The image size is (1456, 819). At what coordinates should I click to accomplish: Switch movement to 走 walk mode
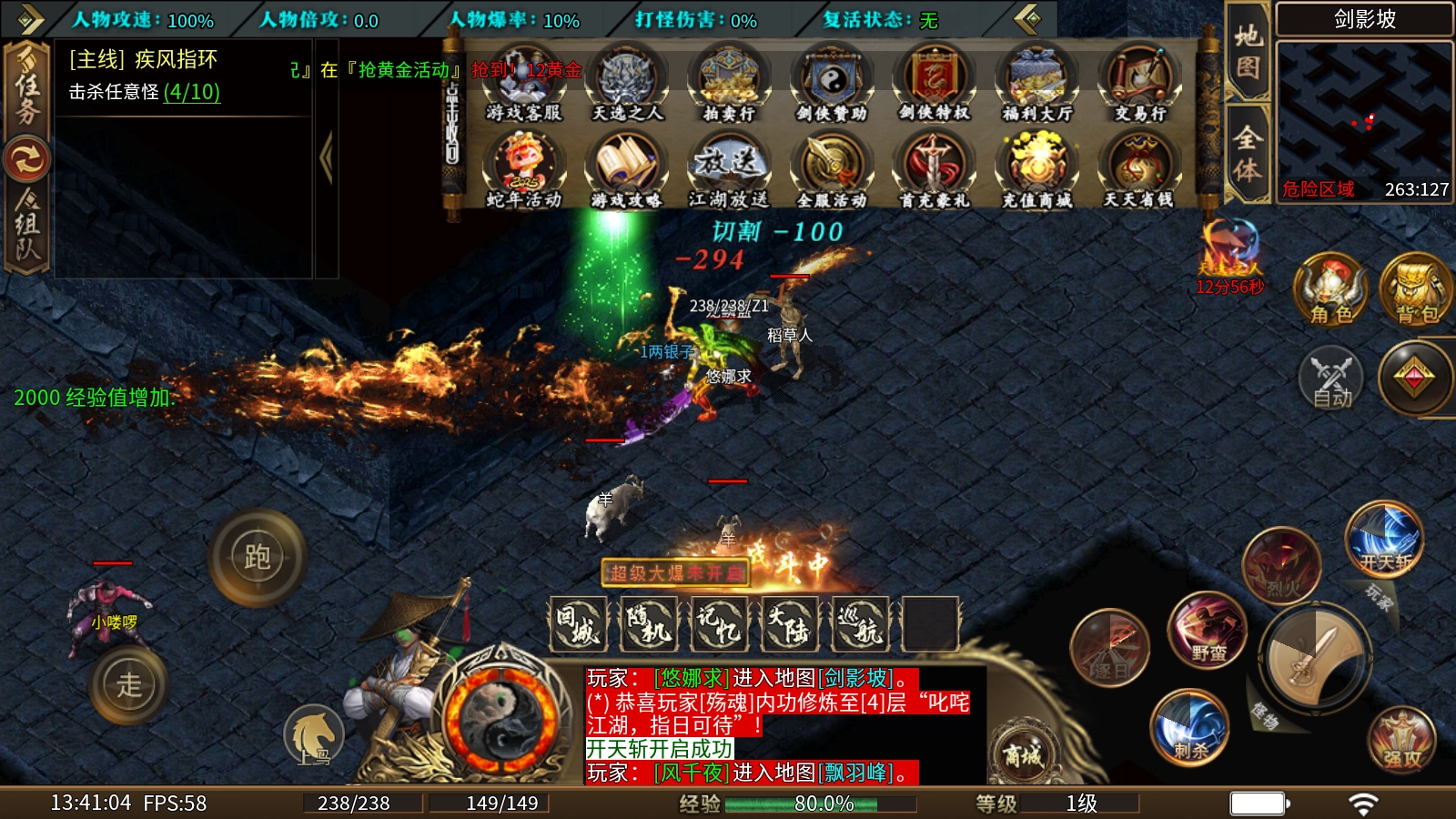129,684
